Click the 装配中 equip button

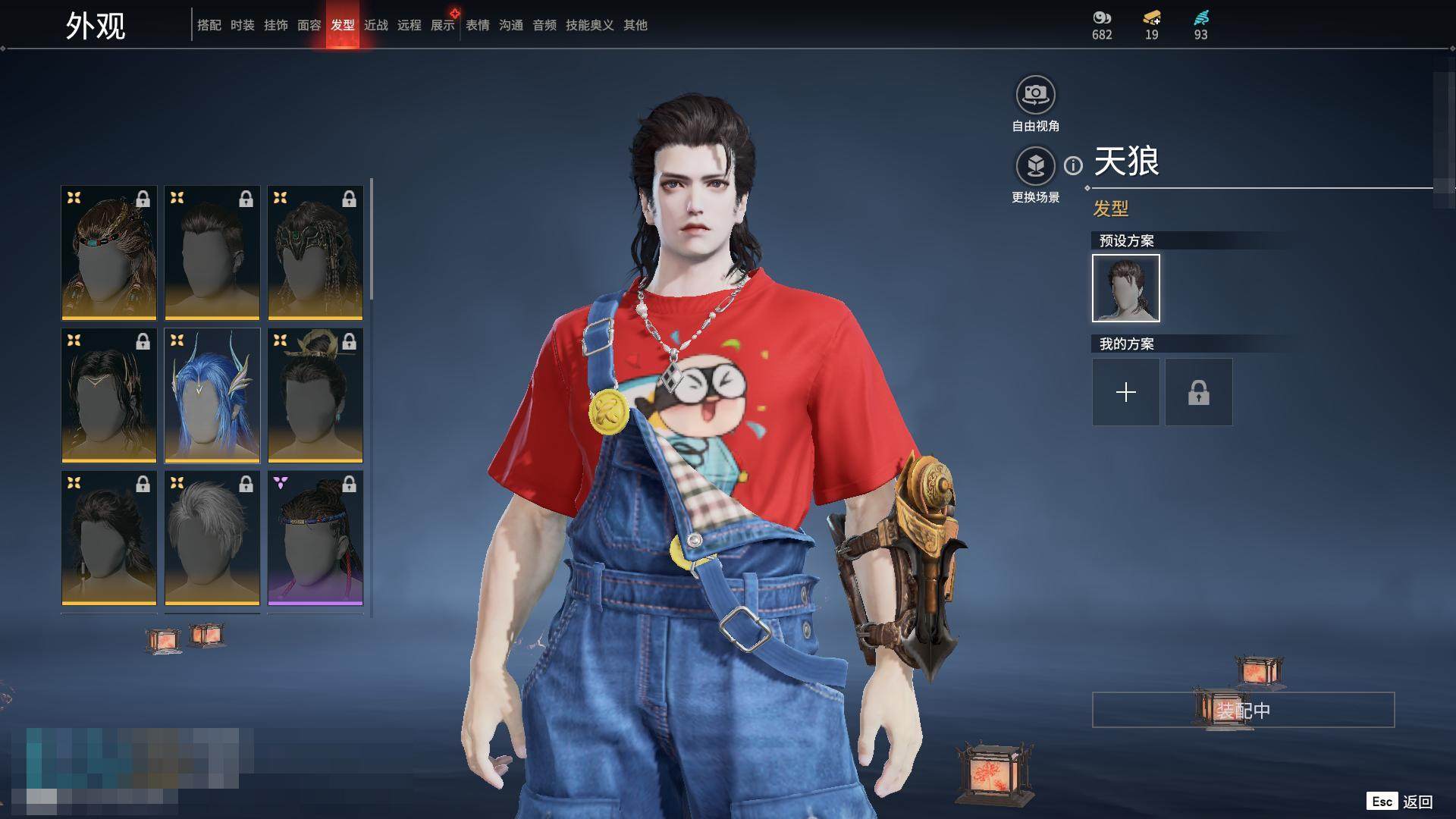click(x=1243, y=710)
